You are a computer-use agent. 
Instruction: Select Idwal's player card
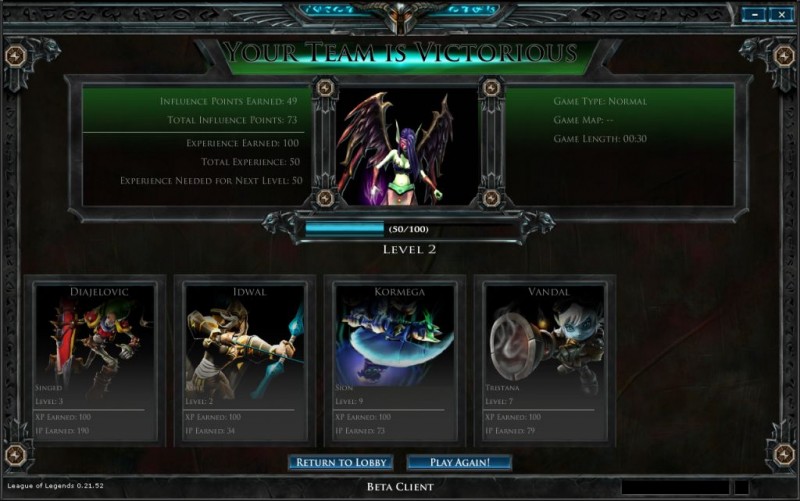pyautogui.click(x=245, y=361)
